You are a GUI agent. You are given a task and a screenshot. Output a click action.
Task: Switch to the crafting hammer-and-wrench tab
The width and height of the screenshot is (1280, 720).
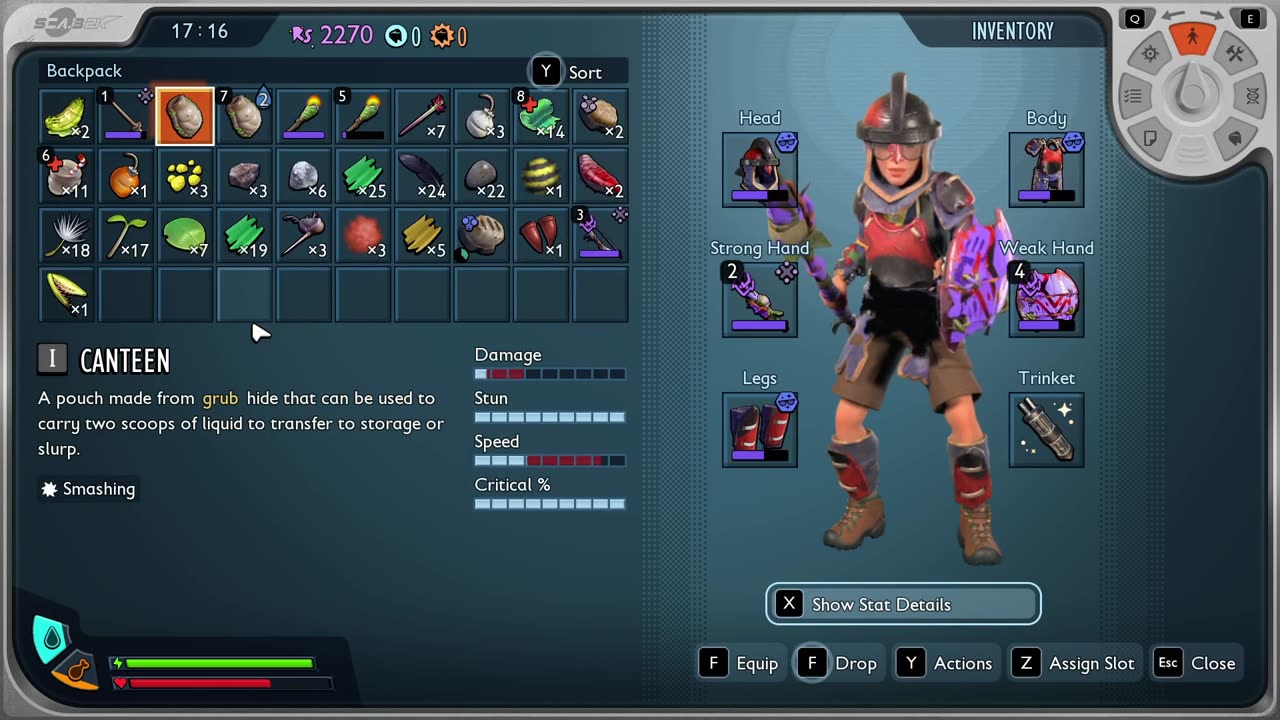1235,55
